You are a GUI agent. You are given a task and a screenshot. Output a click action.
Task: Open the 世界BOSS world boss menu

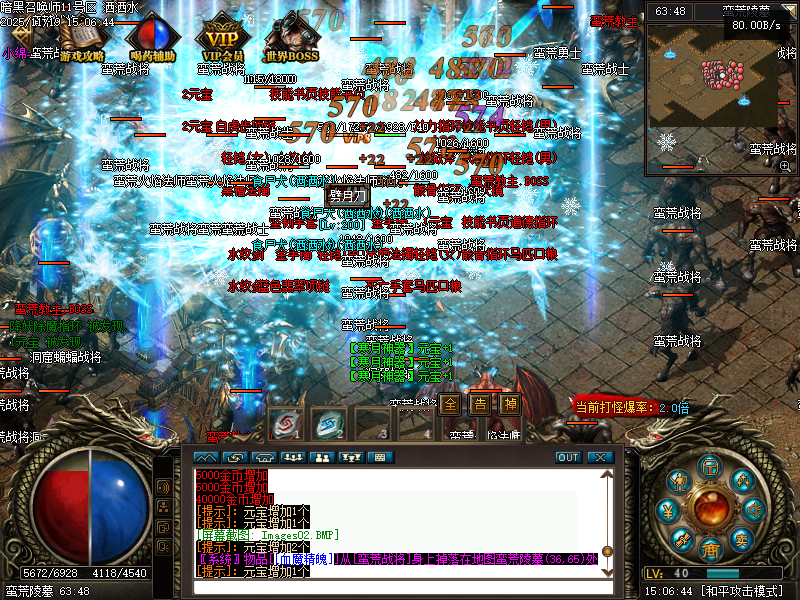(x=292, y=40)
